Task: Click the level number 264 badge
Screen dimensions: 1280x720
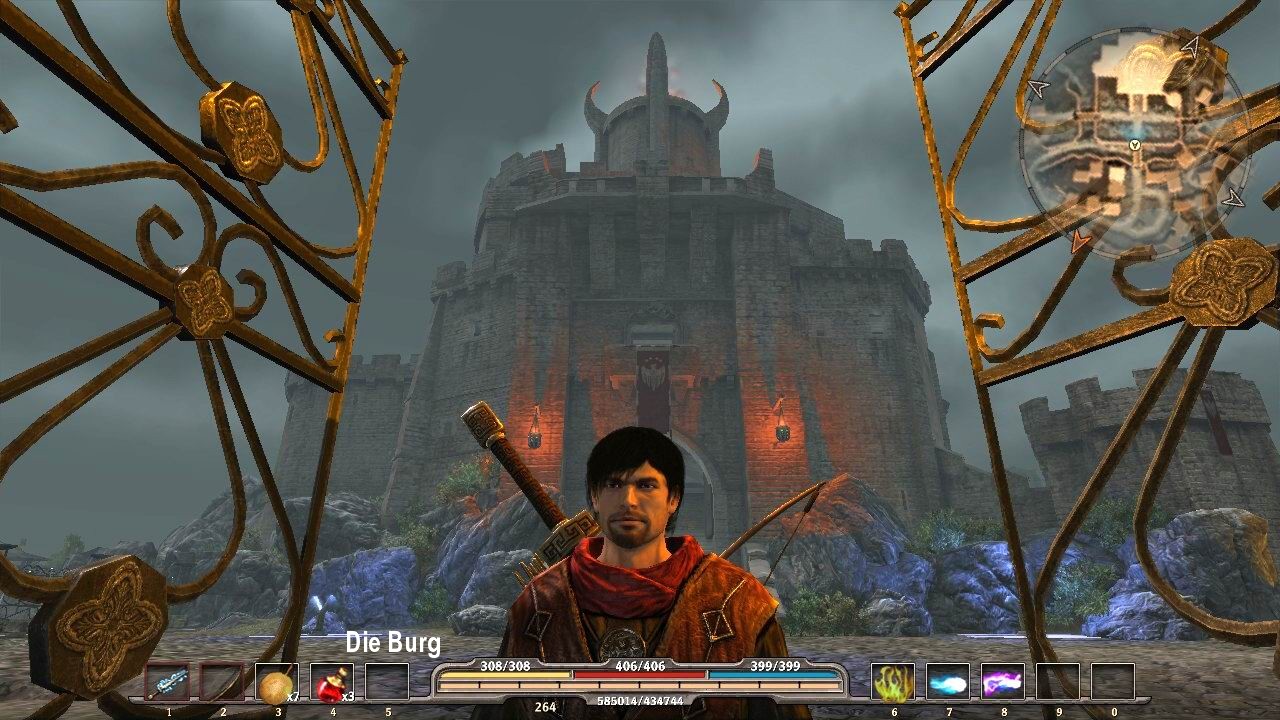Action: pos(544,706)
